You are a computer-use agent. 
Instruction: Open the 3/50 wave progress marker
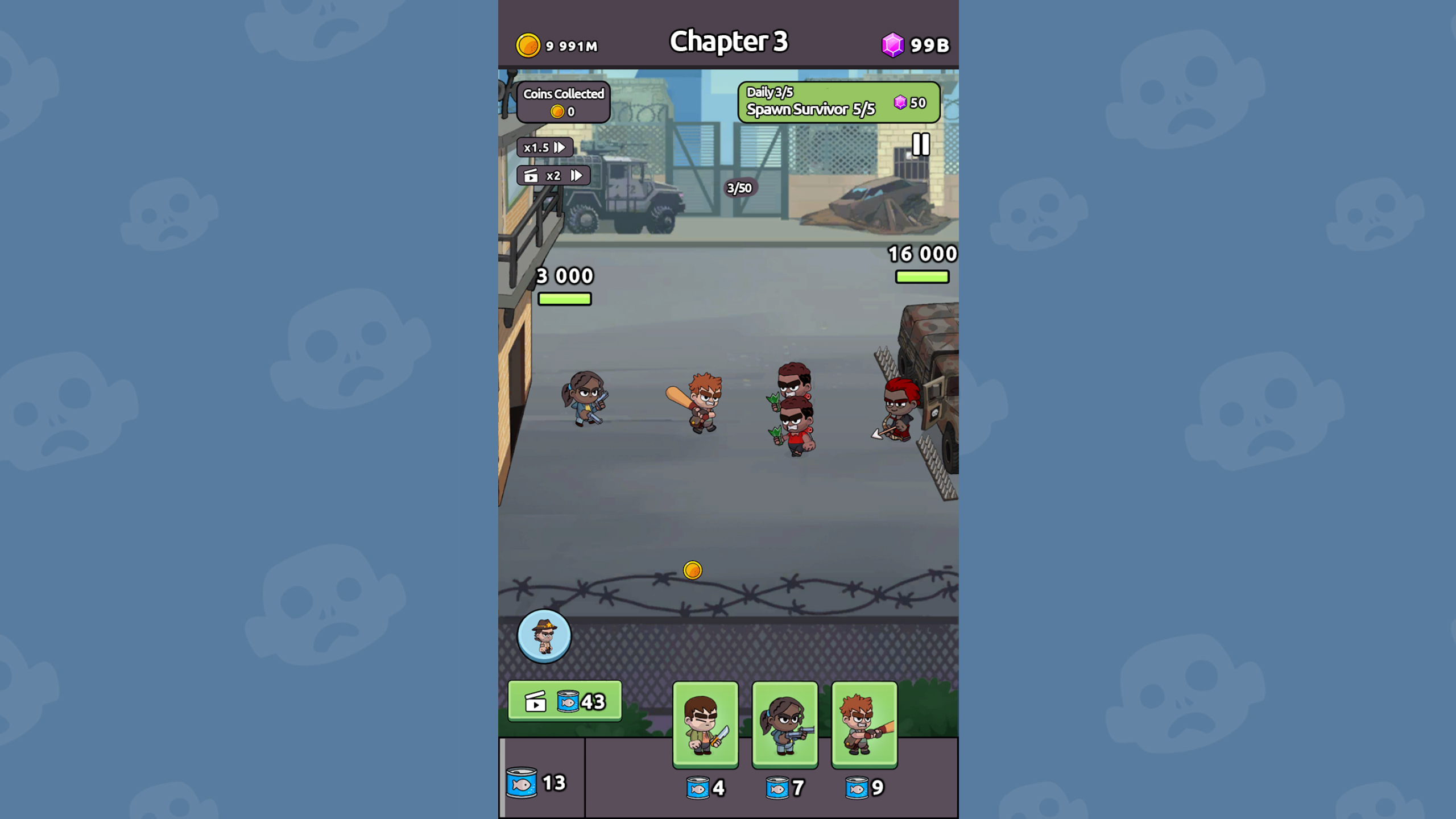pyautogui.click(x=739, y=188)
